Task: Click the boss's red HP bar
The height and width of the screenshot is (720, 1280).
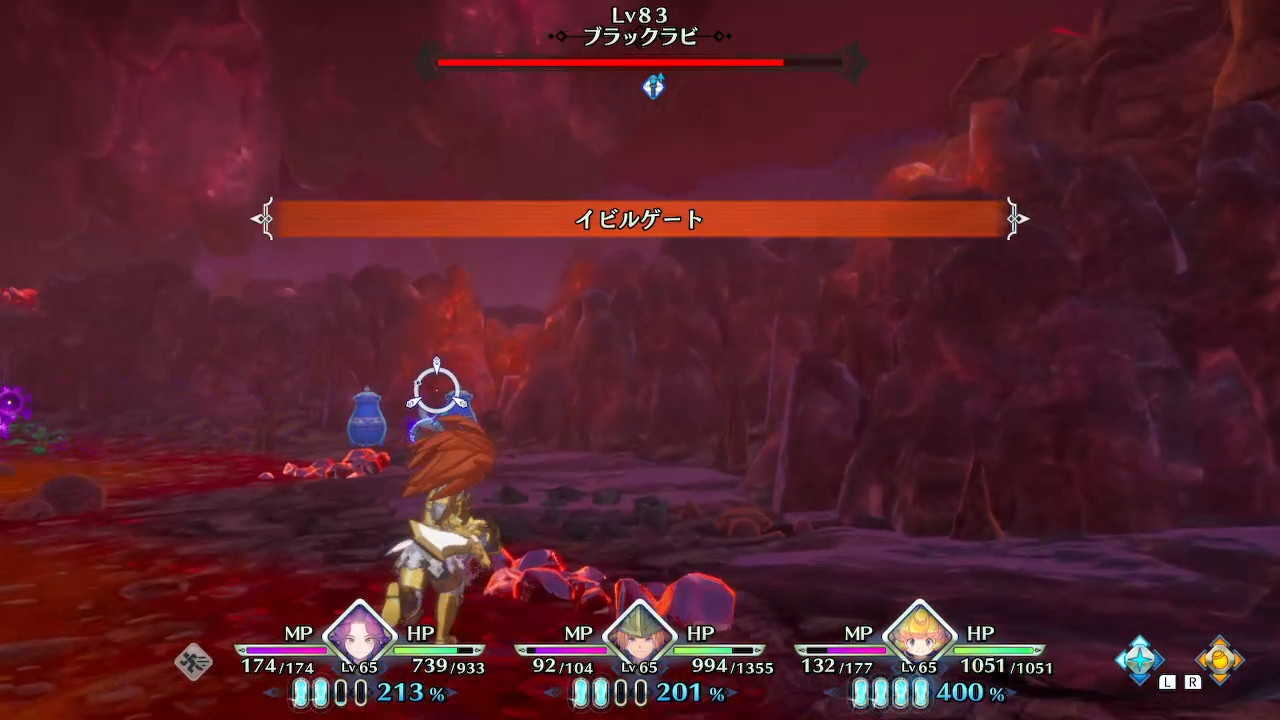Action: (x=610, y=62)
